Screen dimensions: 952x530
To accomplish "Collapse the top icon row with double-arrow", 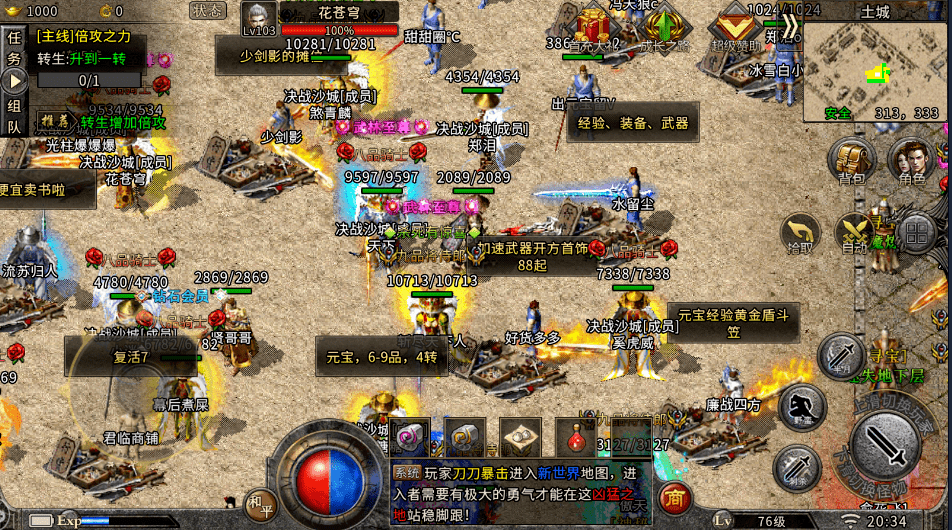I will 790,25.
